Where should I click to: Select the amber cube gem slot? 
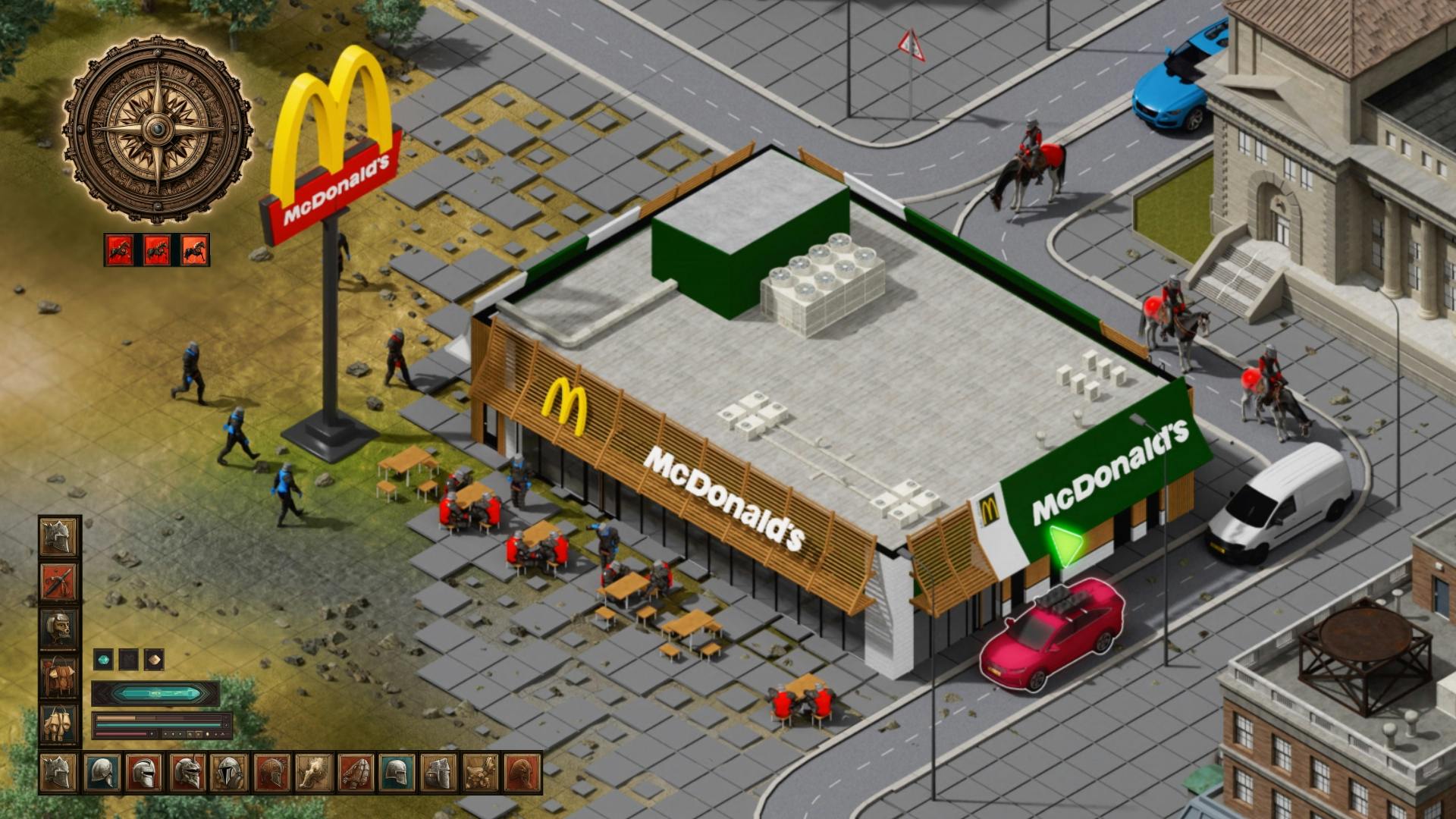154,661
